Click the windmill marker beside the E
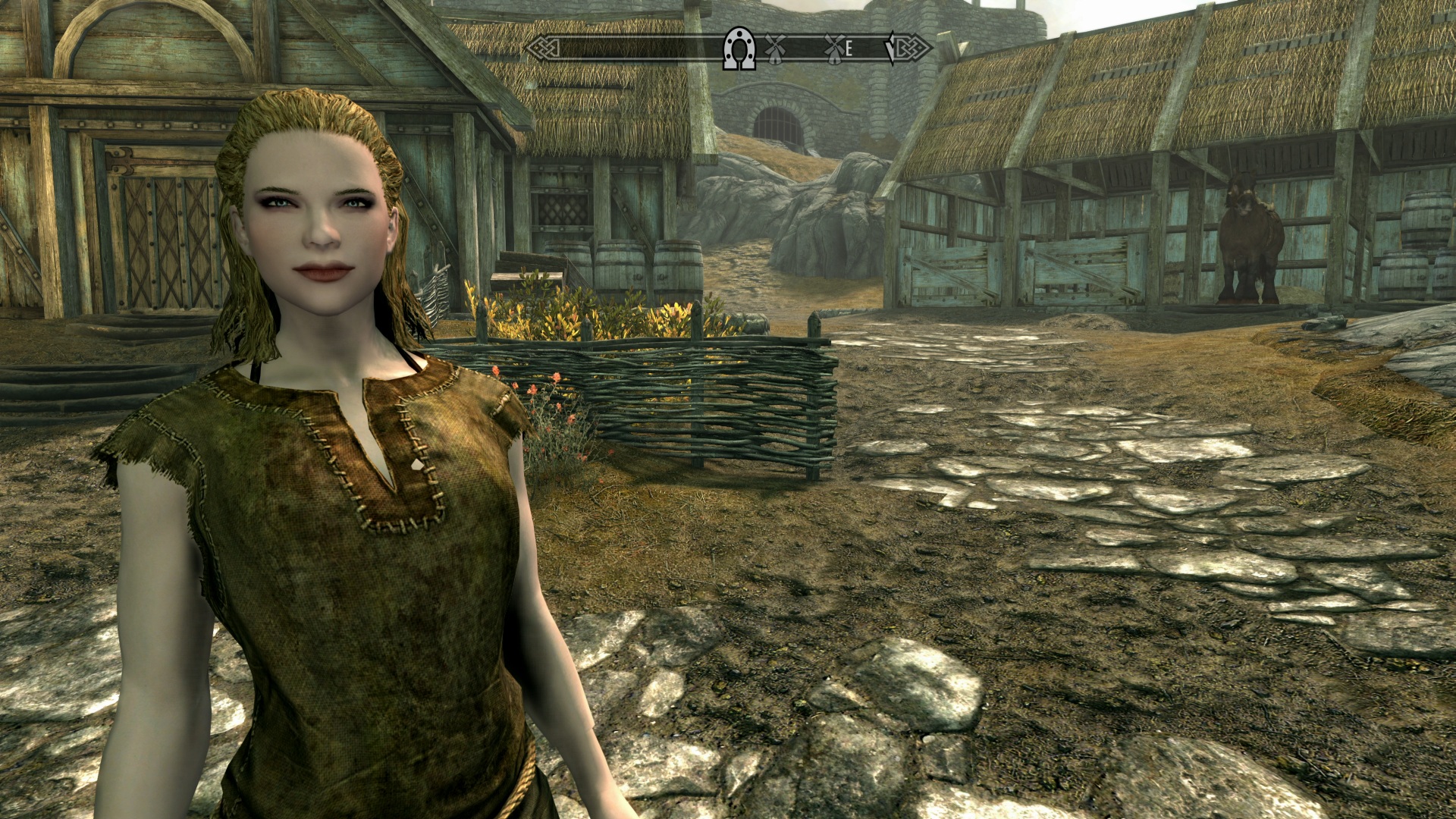1456x819 pixels. click(833, 49)
